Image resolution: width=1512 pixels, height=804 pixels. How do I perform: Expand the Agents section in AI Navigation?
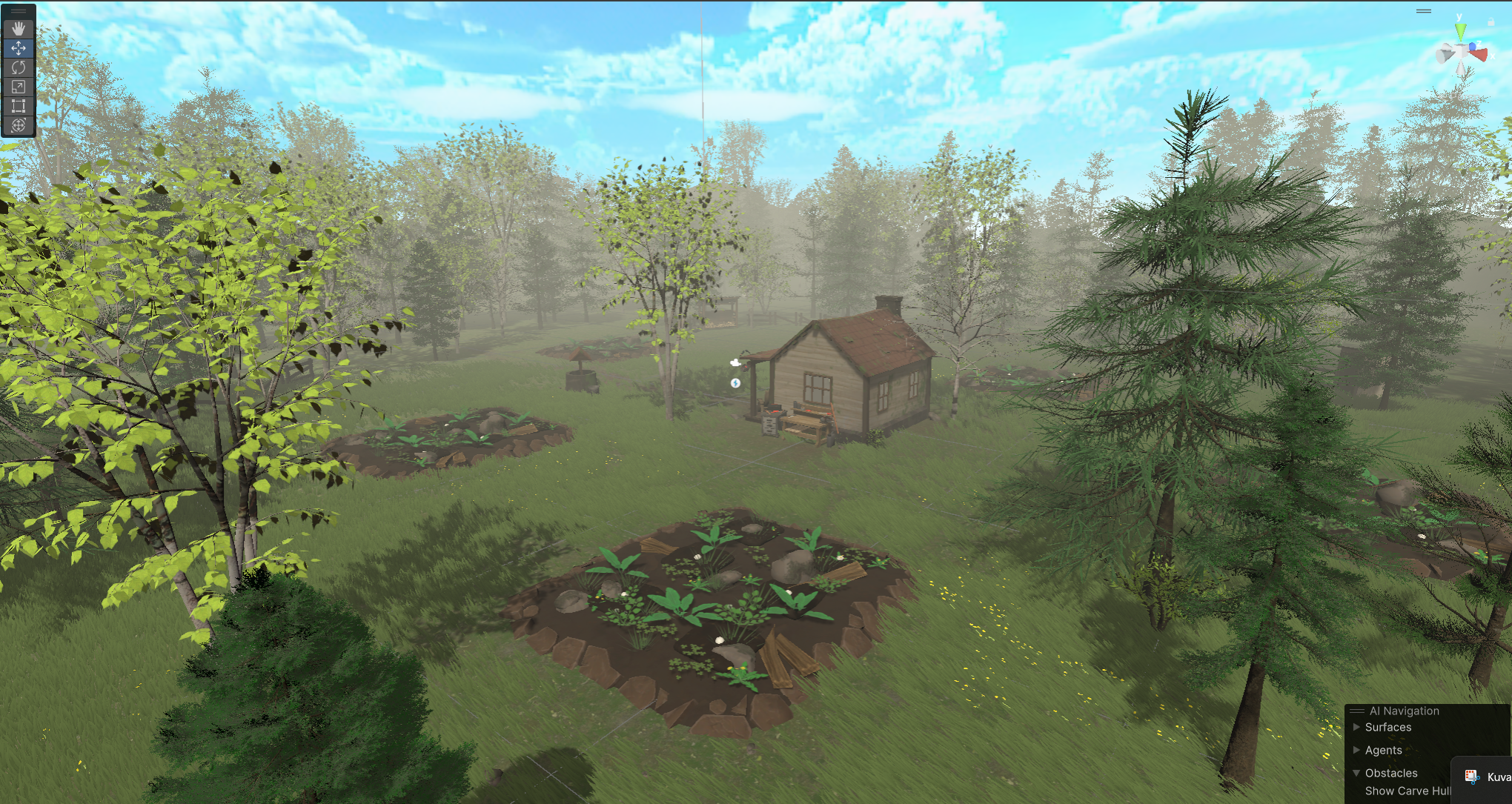point(1356,750)
